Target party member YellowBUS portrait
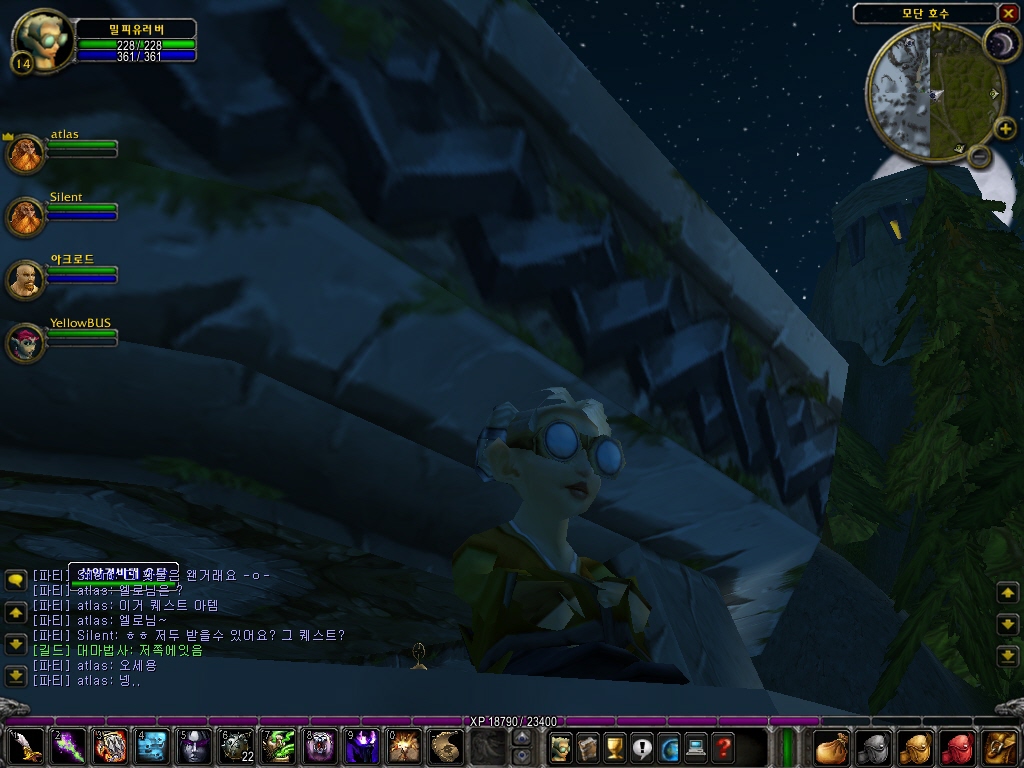The width and height of the screenshot is (1024, 768). 24,343
